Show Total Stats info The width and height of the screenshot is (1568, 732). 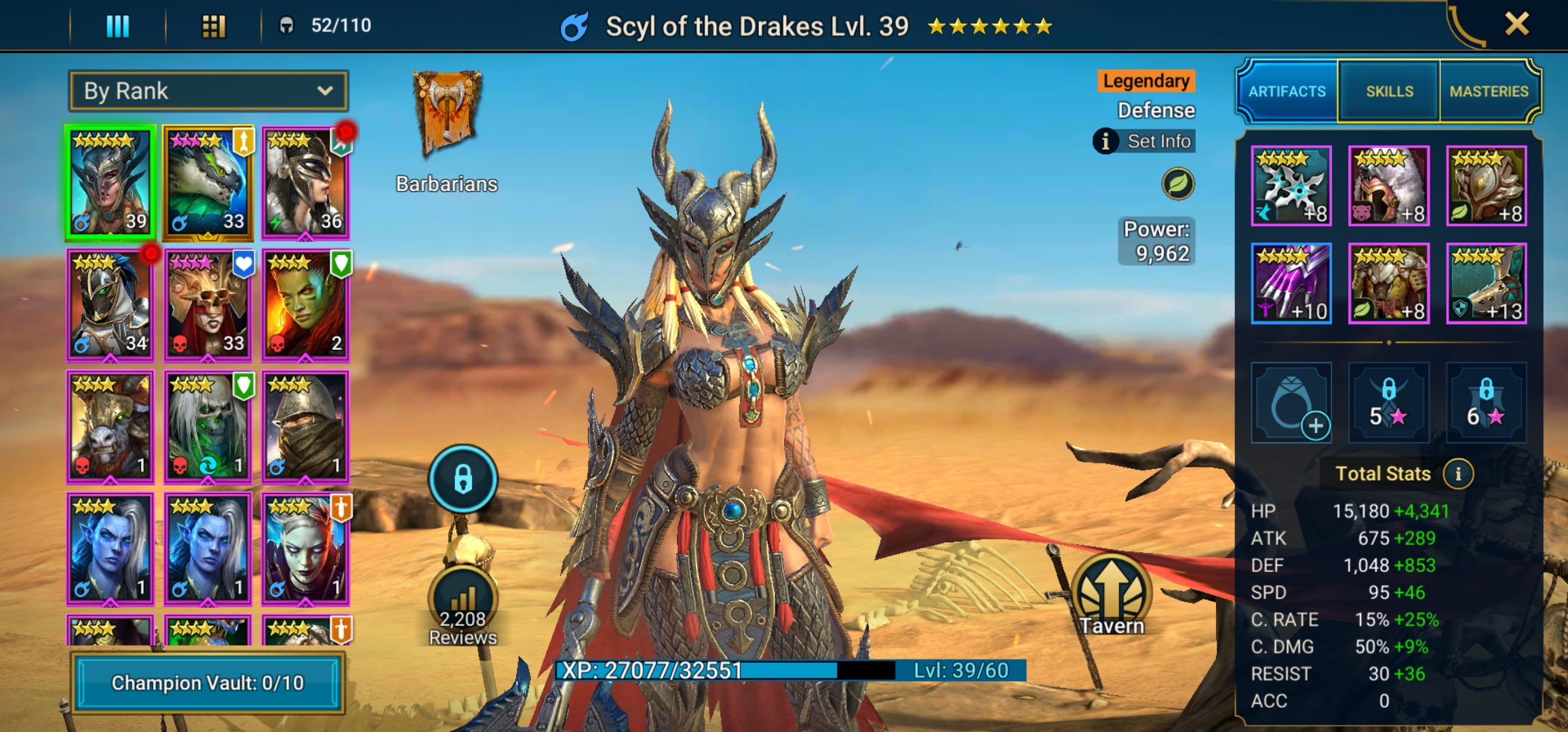1458,474
